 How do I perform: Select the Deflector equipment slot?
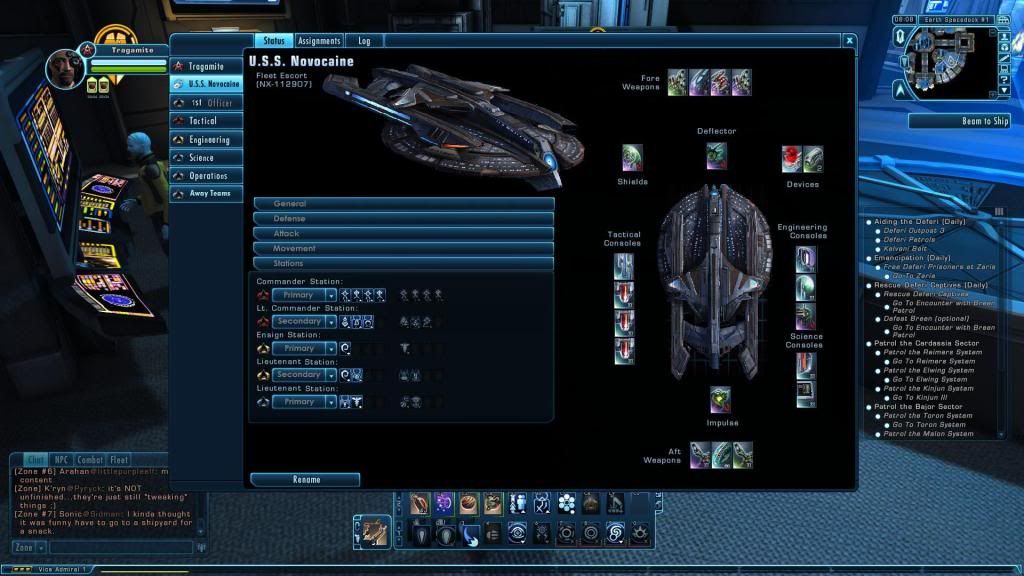click(x=716, y=155)
